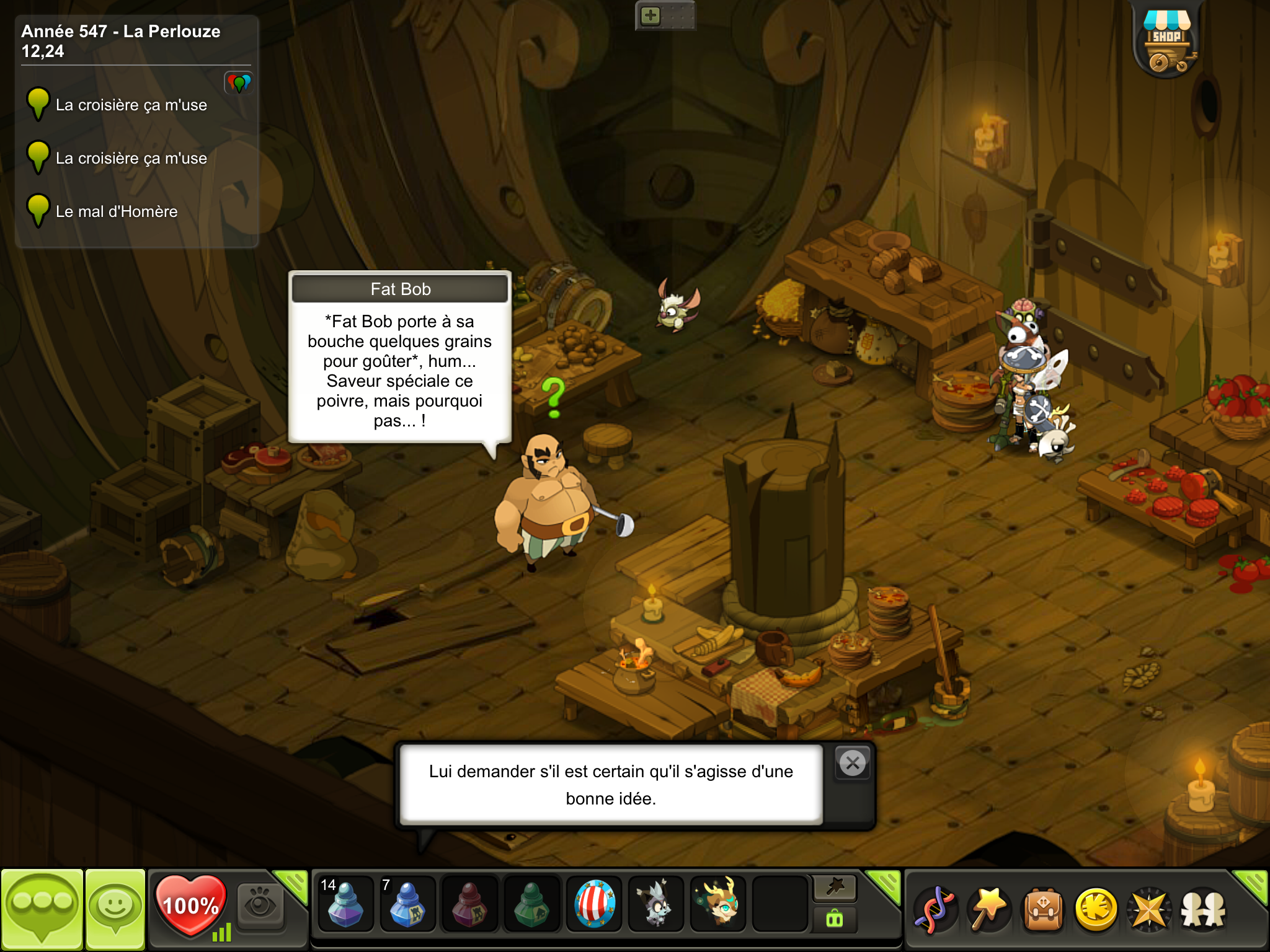Switch shortcut bar to spells wand tab
Image resolution: width=1270 pixels, height=952 pixels.
835,888
